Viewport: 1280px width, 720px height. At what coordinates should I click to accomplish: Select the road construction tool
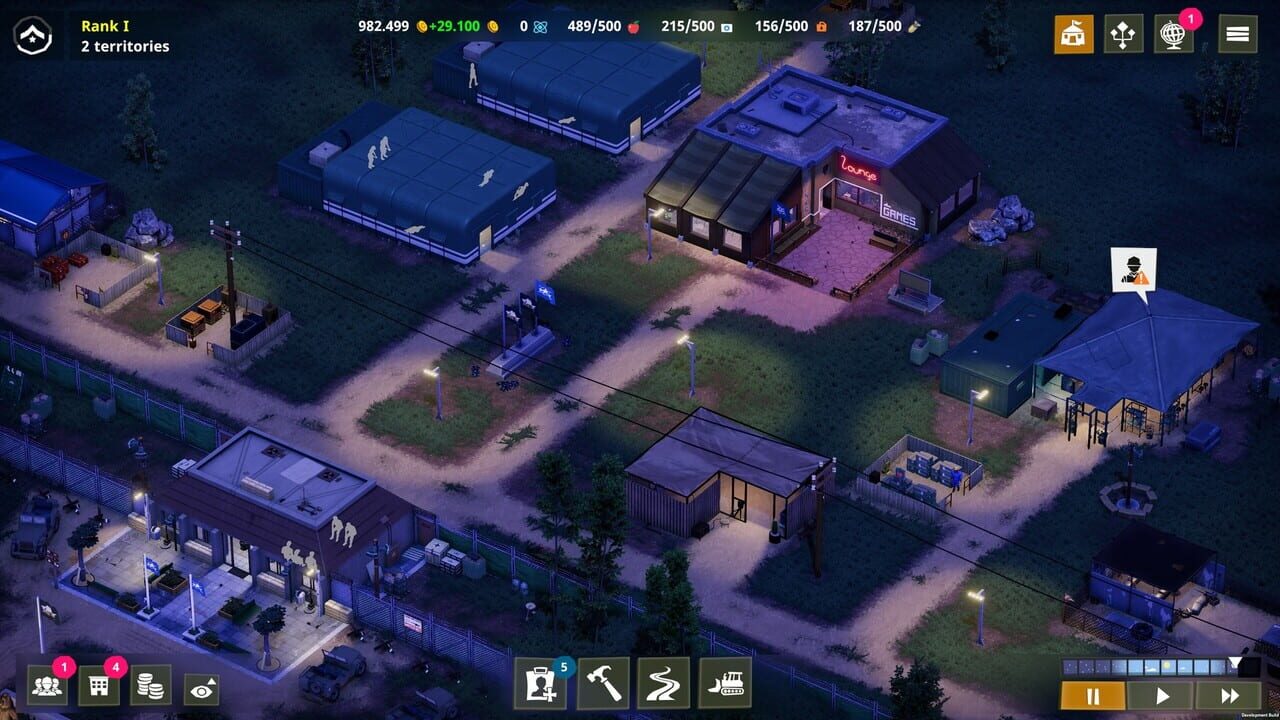coord(663,687)
